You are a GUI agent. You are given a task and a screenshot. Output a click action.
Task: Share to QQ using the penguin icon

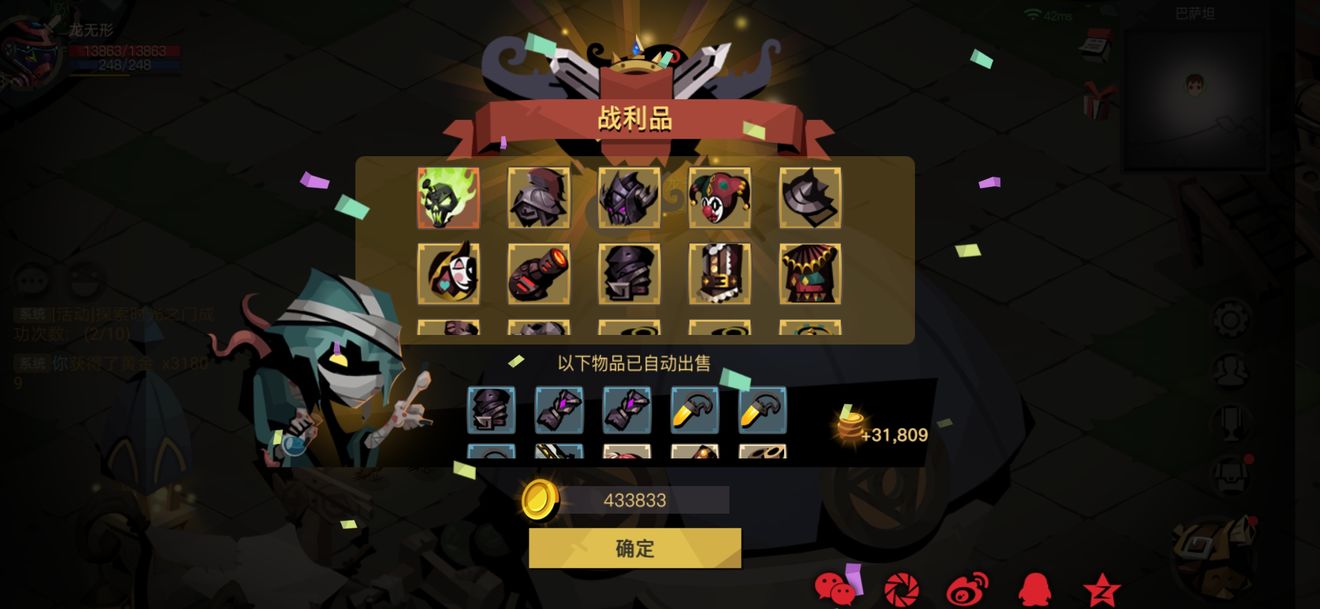(1034, 589)
